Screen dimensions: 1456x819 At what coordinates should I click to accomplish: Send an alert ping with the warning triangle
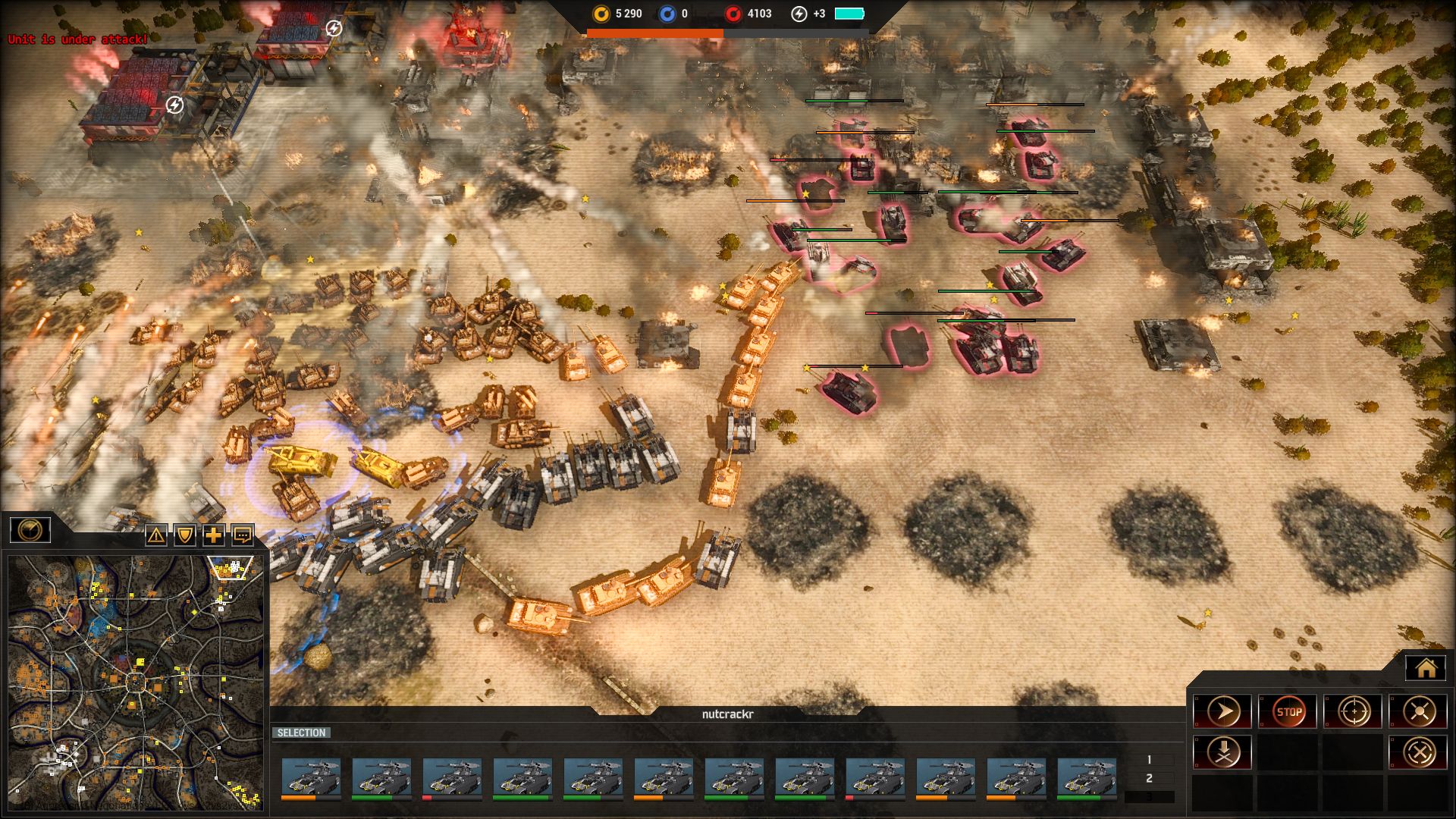pyautogui.click(x=156, y=535)
